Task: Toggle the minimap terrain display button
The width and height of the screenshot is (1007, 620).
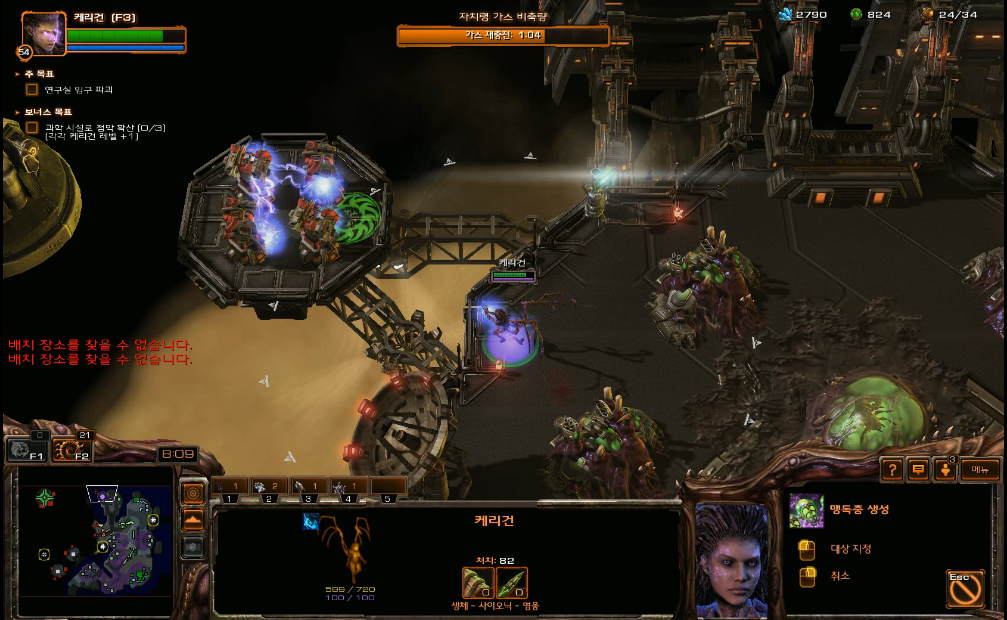Action: [x=193, y=520]
